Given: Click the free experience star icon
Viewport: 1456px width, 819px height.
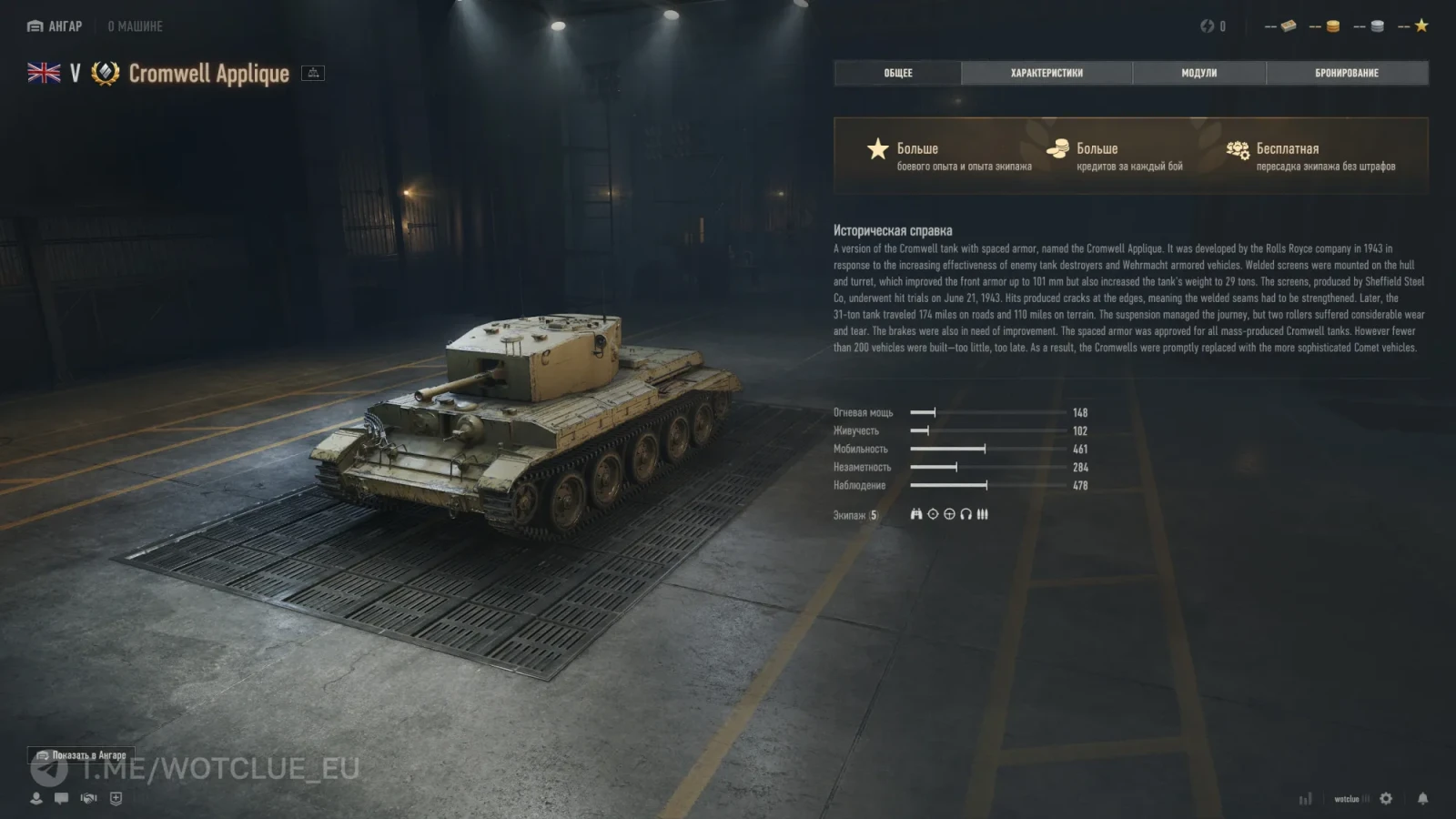Looking at the screenshot, I should [1421, 26].
